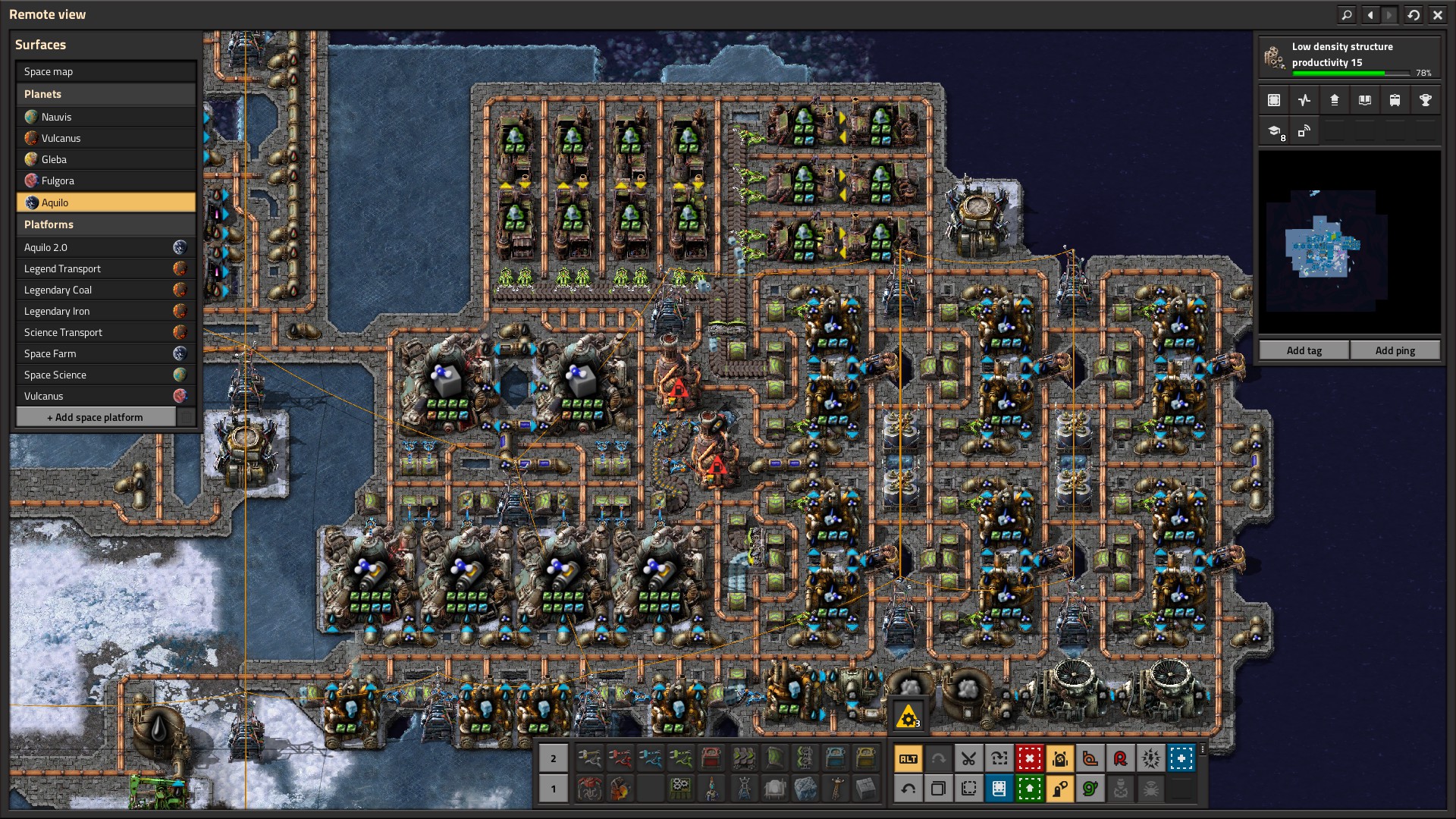1456x819 pixels.
Task: Select the scissors cut tool
Action: [968, 758]
